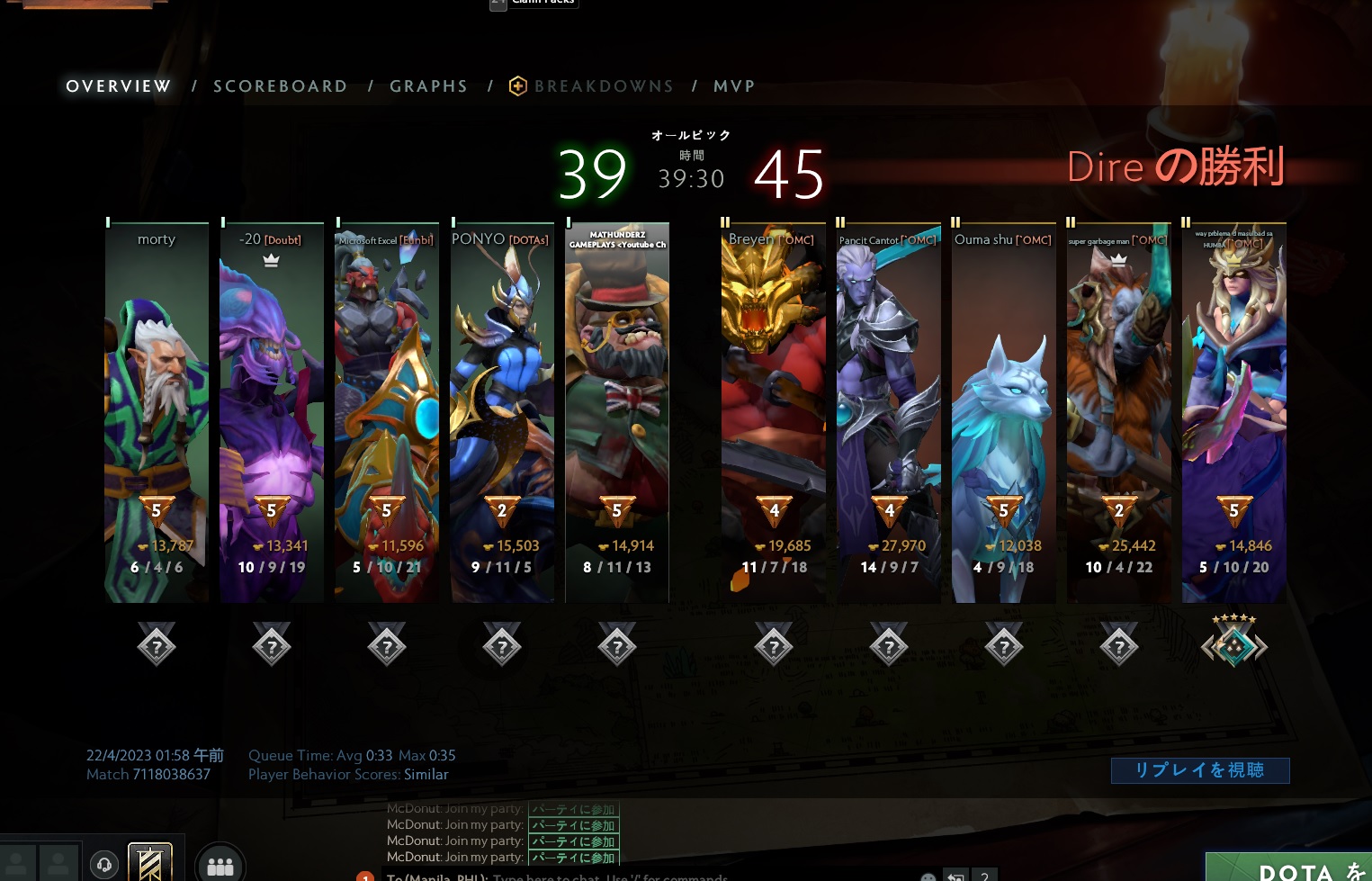The width and height of the screenshot is (1372, 881).
Task: Open the chat wheel icon near the chat
Action: (955, 878)
